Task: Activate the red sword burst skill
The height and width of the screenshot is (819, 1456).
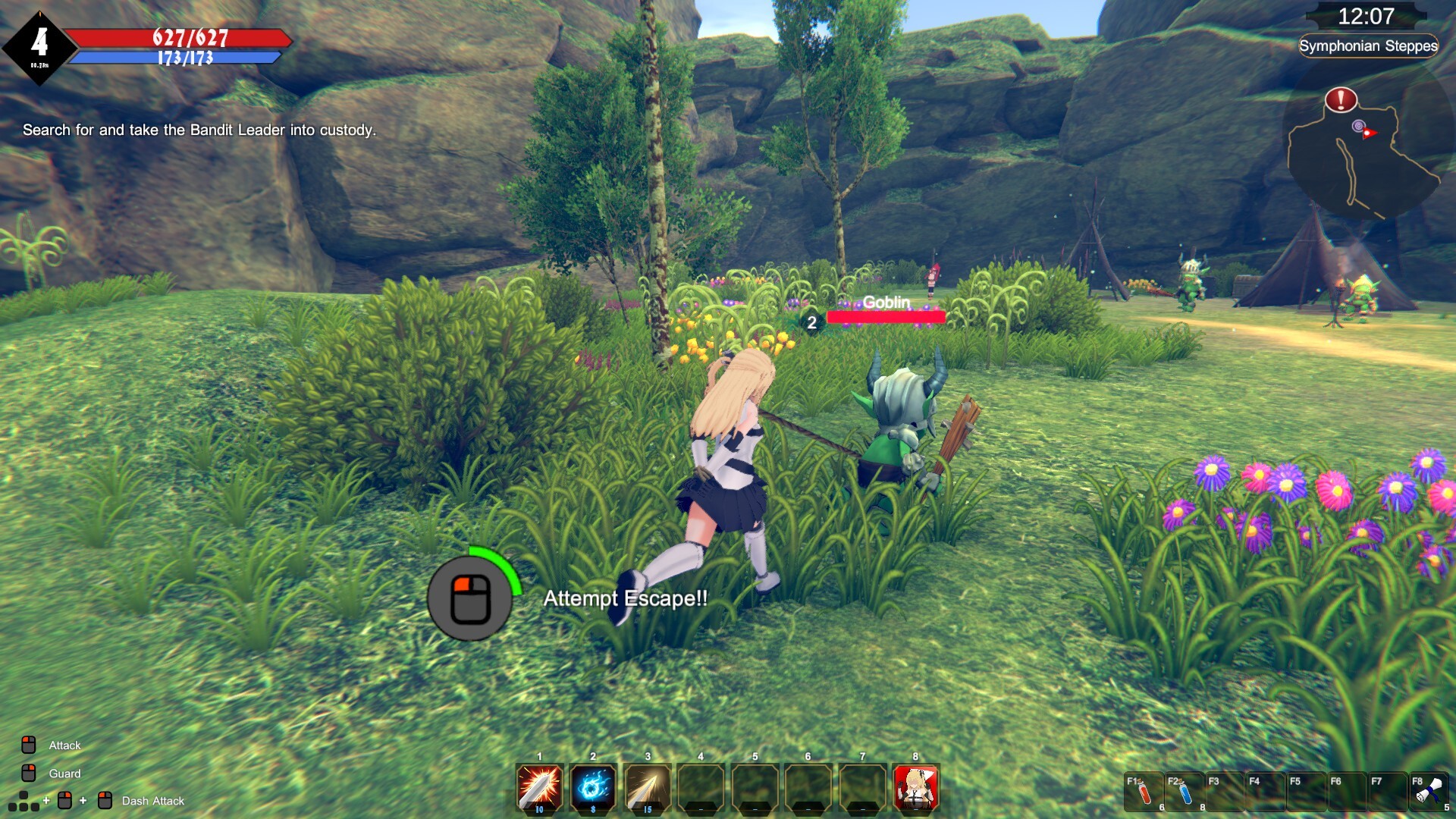Action: [539, 787]
